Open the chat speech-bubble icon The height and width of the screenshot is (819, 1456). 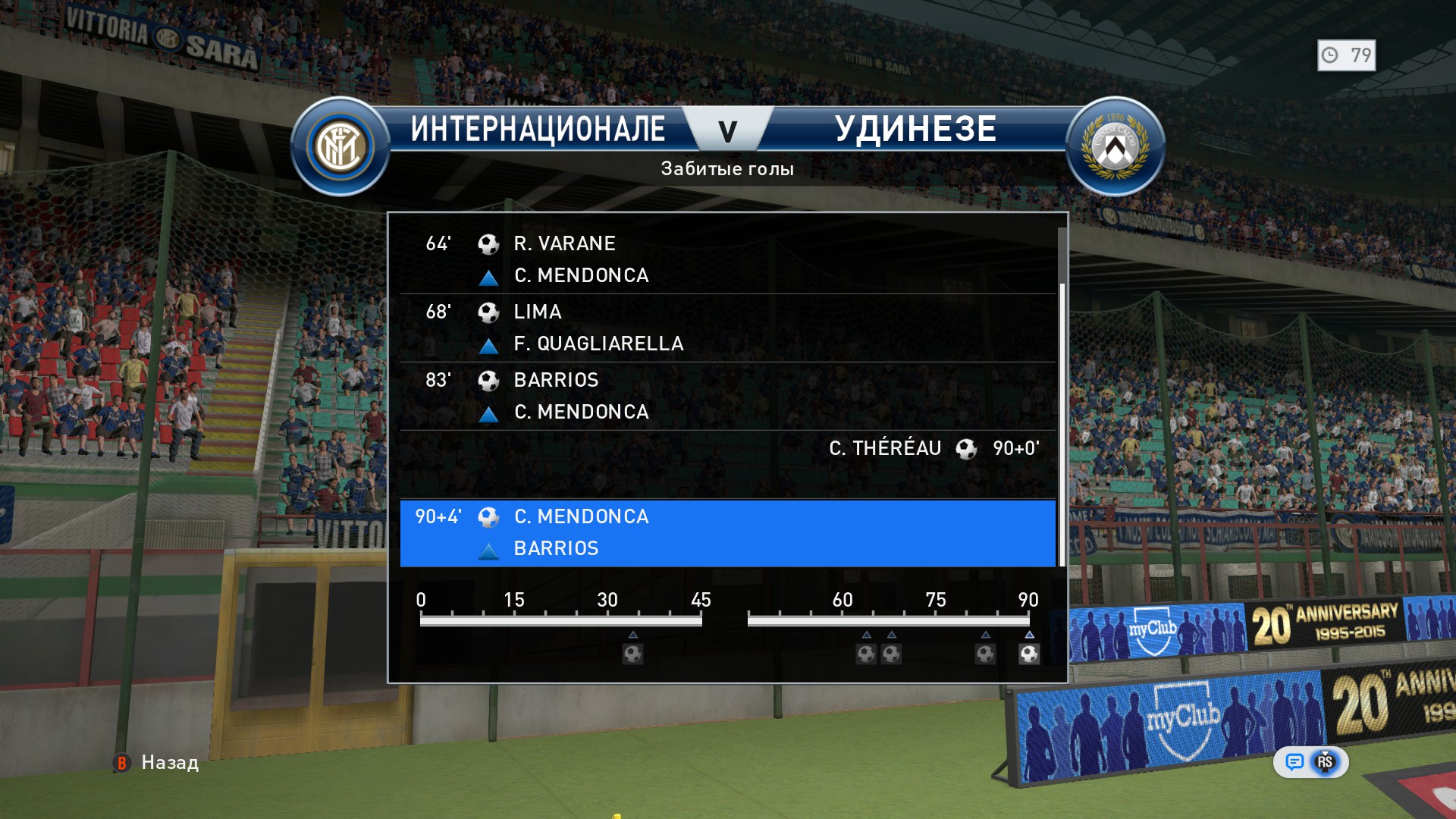point(1294,762)
